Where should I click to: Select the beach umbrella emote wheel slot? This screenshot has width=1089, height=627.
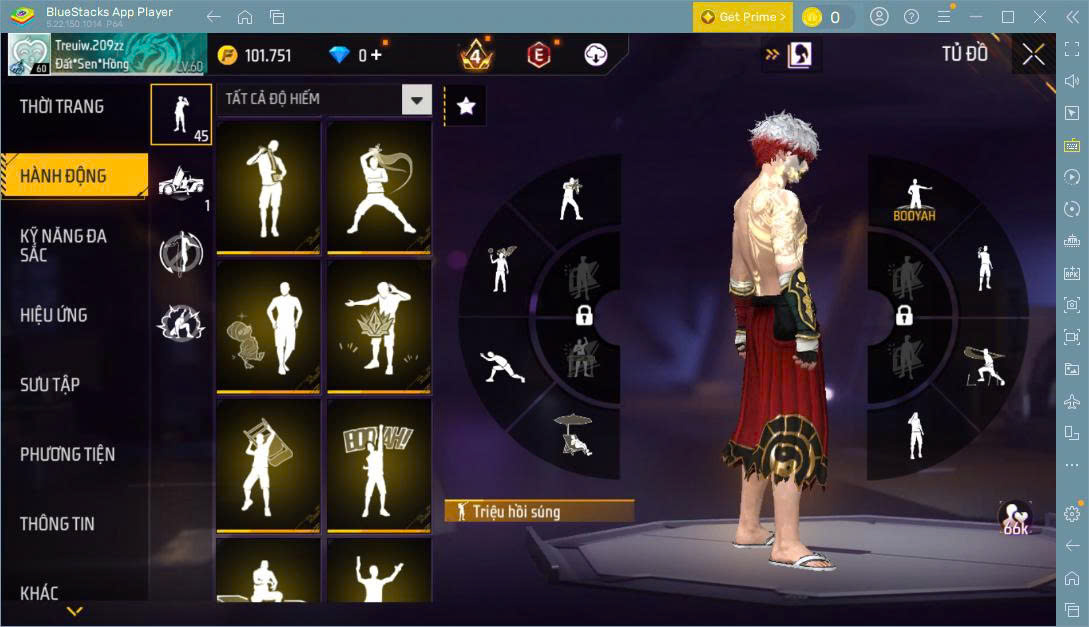[x=573, y=435]
